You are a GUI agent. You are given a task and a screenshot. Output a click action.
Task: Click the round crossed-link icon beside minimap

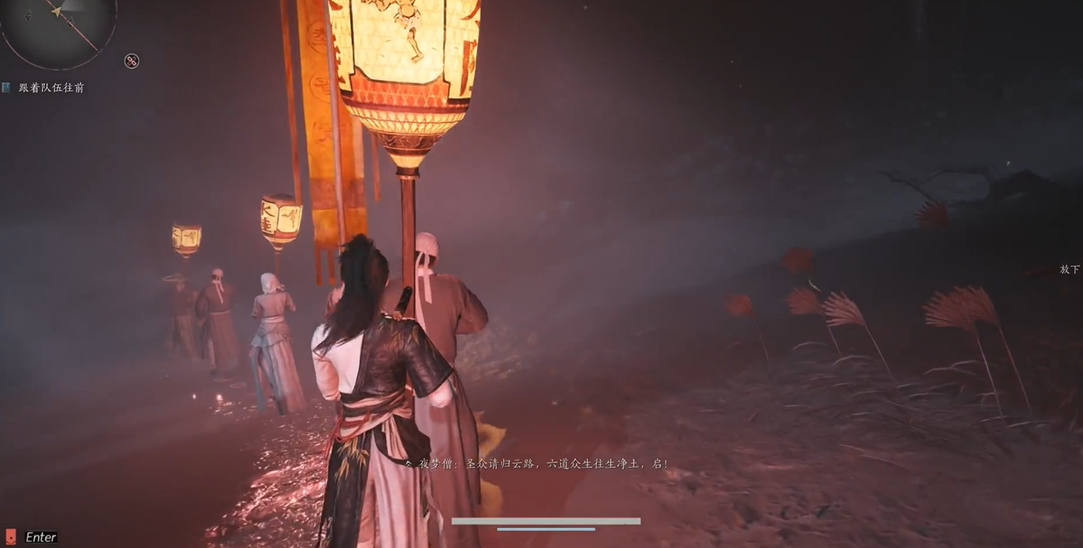click(x=131, y=61)
